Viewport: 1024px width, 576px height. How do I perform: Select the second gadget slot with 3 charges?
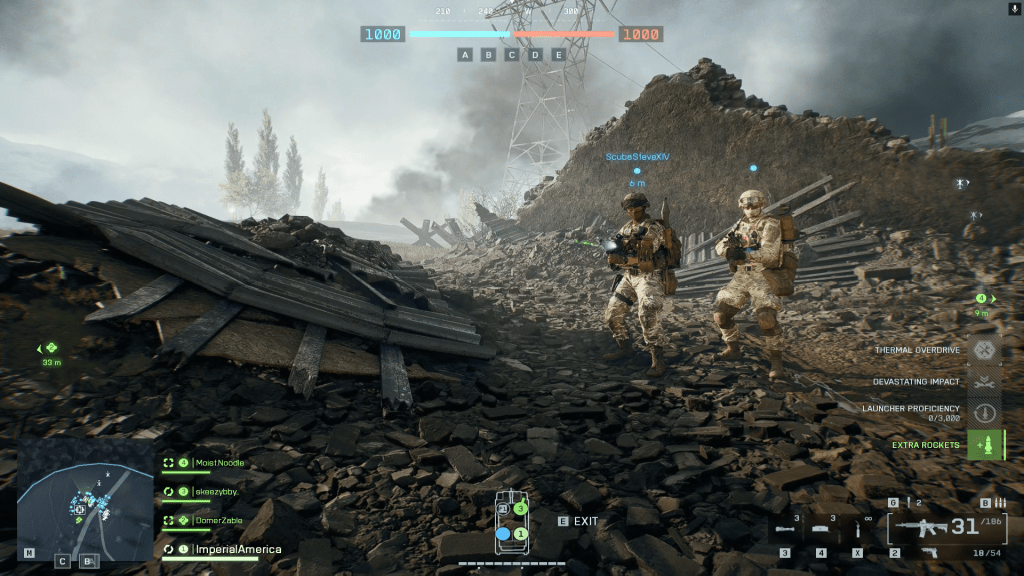pos(822,530)
